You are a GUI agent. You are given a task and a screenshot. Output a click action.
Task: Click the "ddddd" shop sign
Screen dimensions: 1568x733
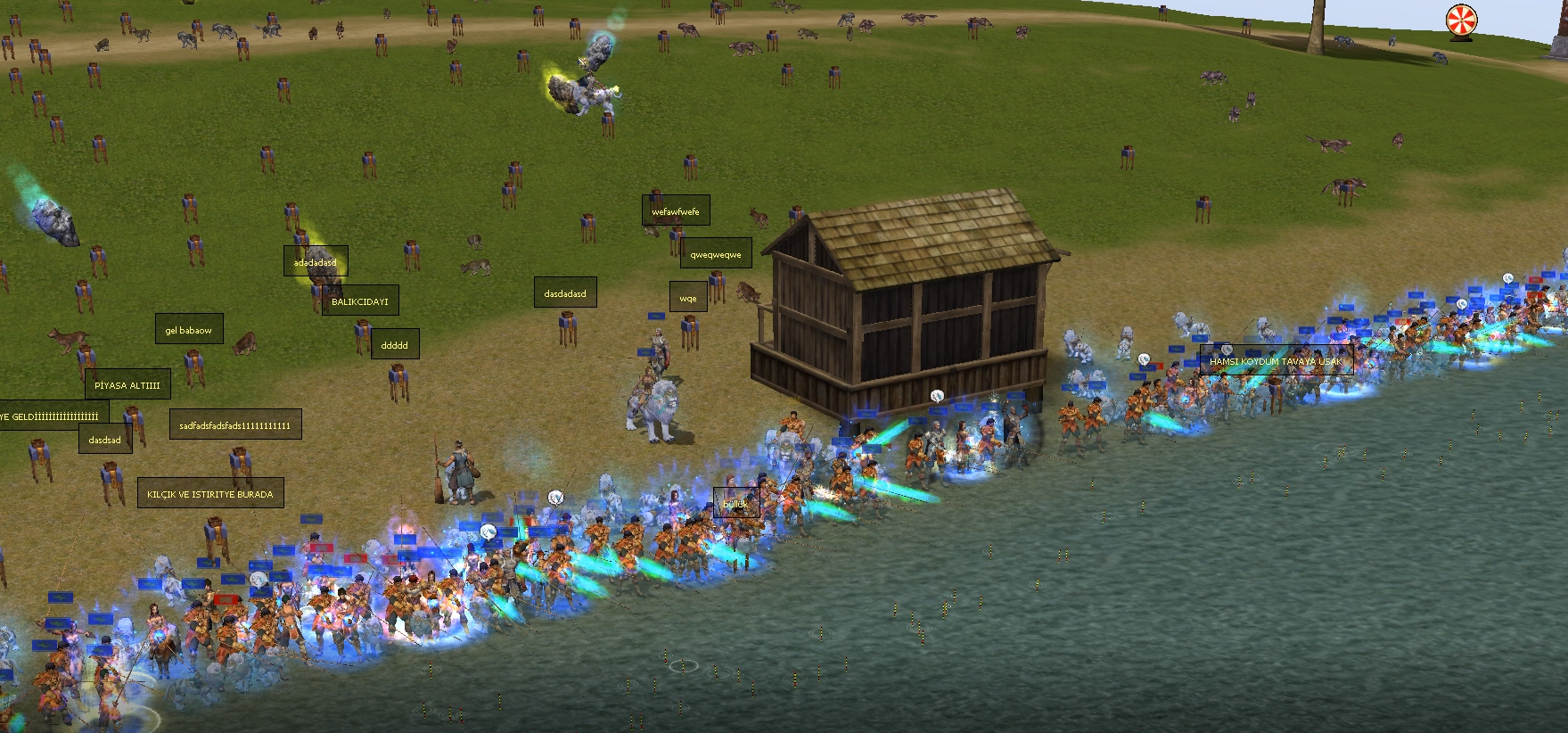tap(394, 345)
